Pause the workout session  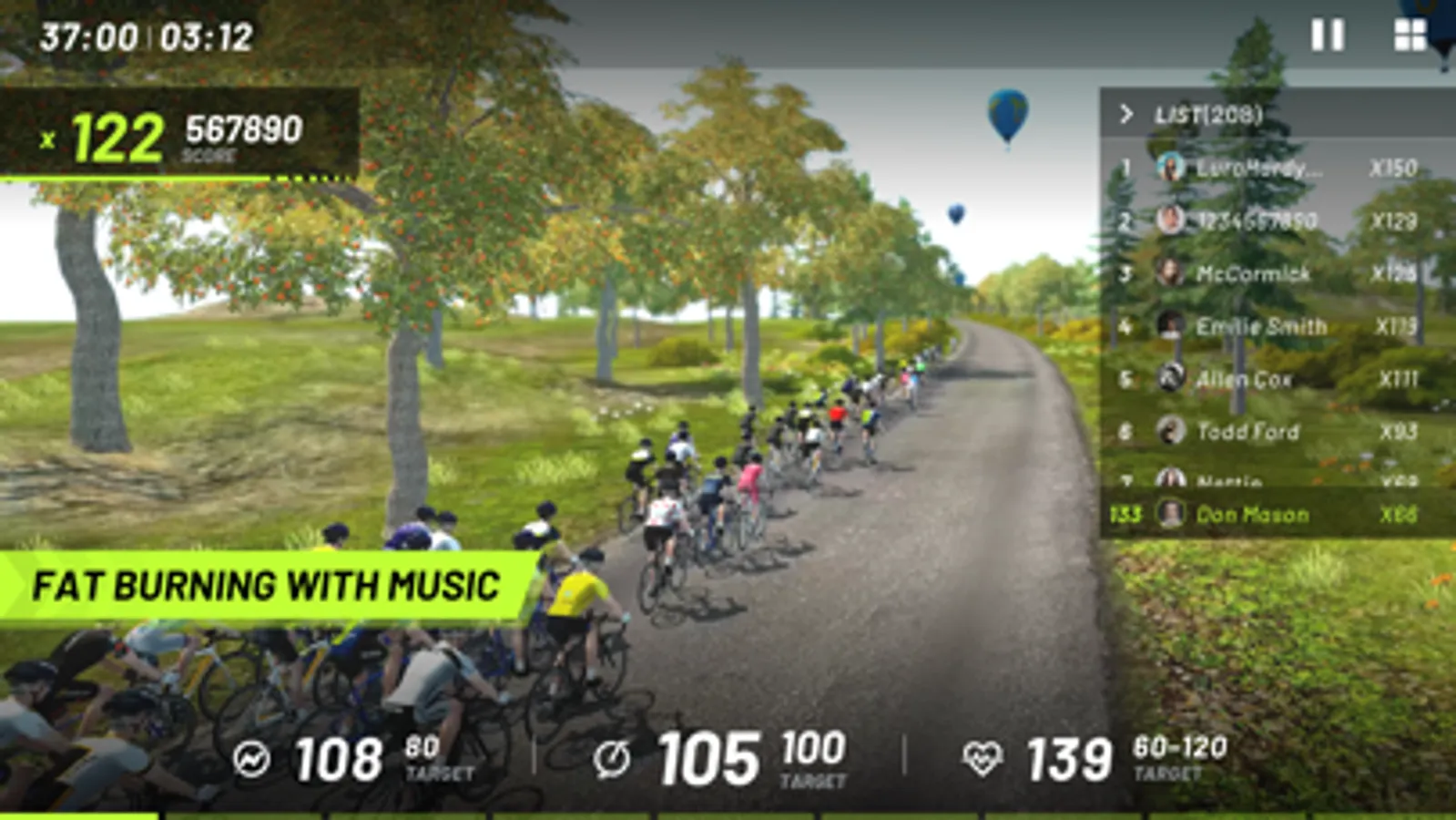1327,36
